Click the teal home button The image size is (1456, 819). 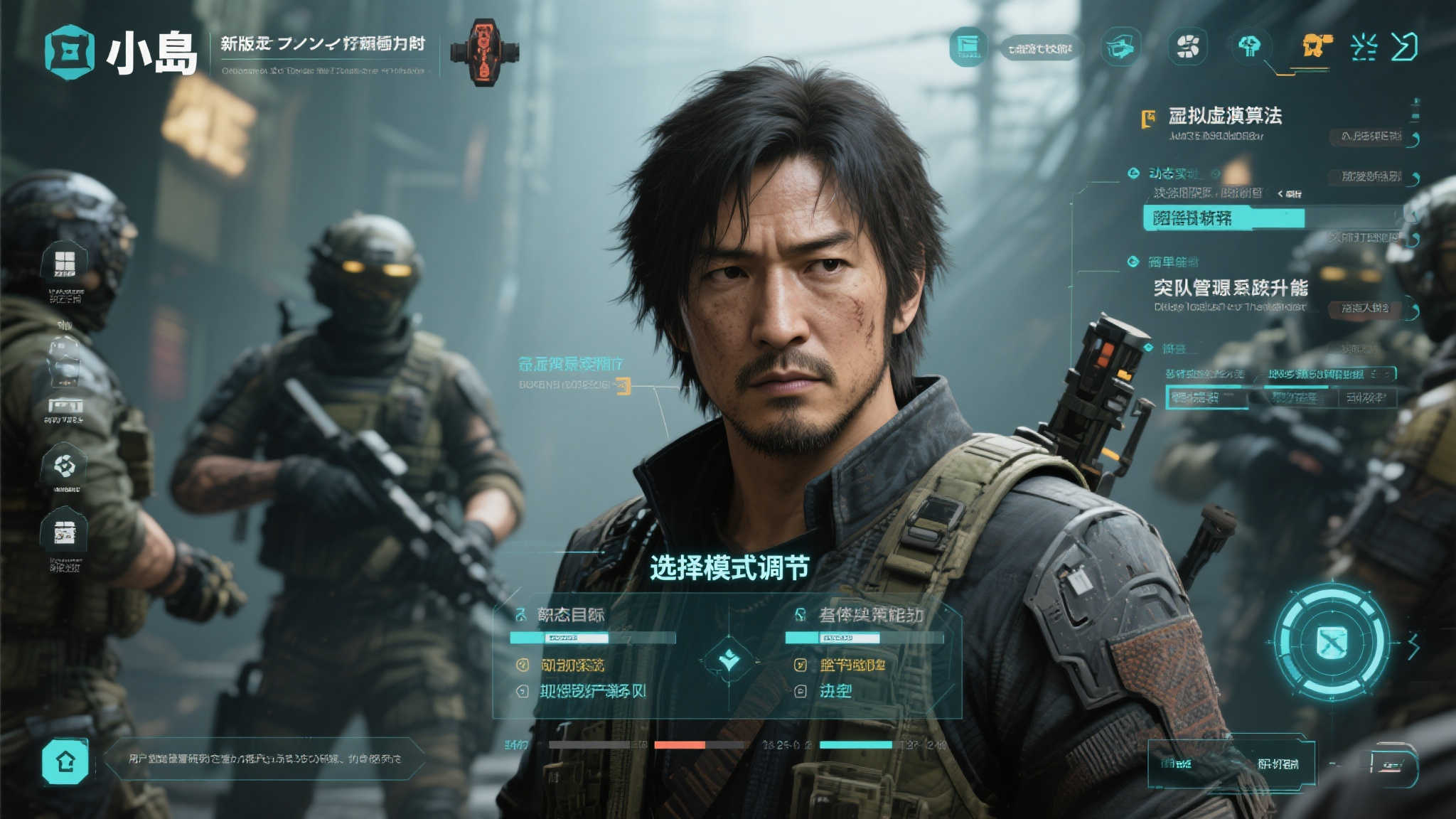65,761
